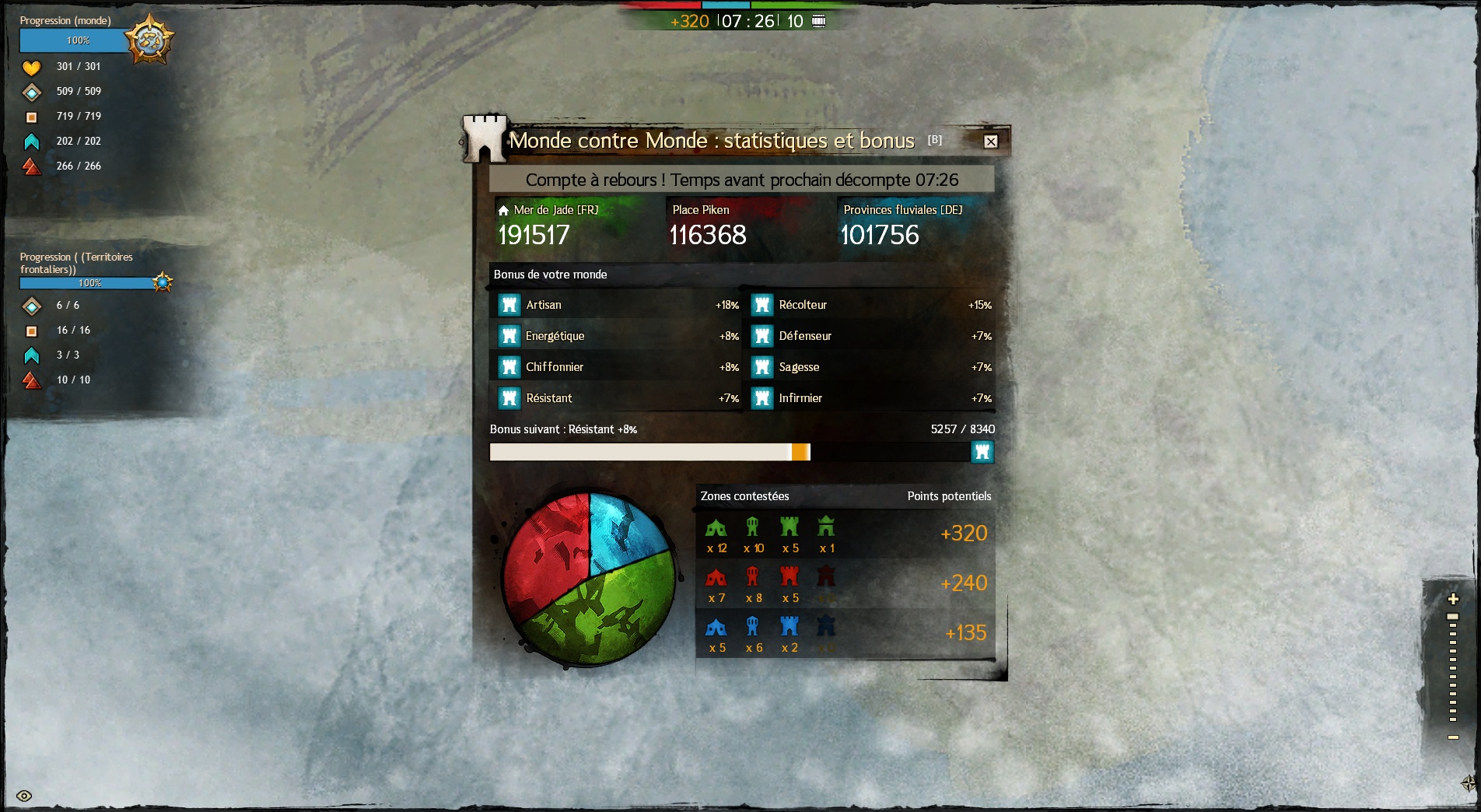
Task: Open the scoreboard icon beside the top timer
Action: click(x=818, y=21)
